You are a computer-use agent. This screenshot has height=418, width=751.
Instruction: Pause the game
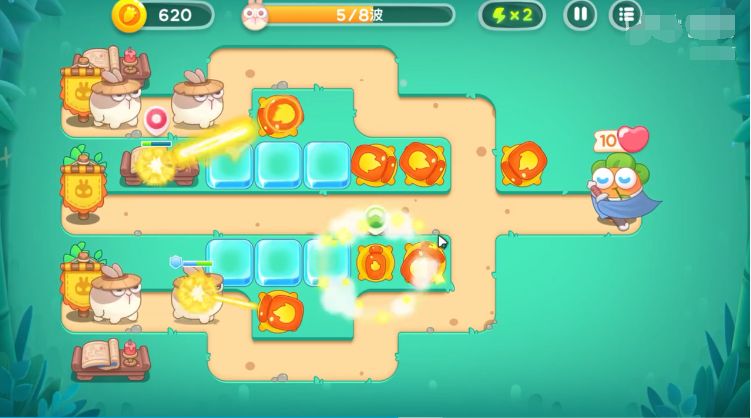580,15
